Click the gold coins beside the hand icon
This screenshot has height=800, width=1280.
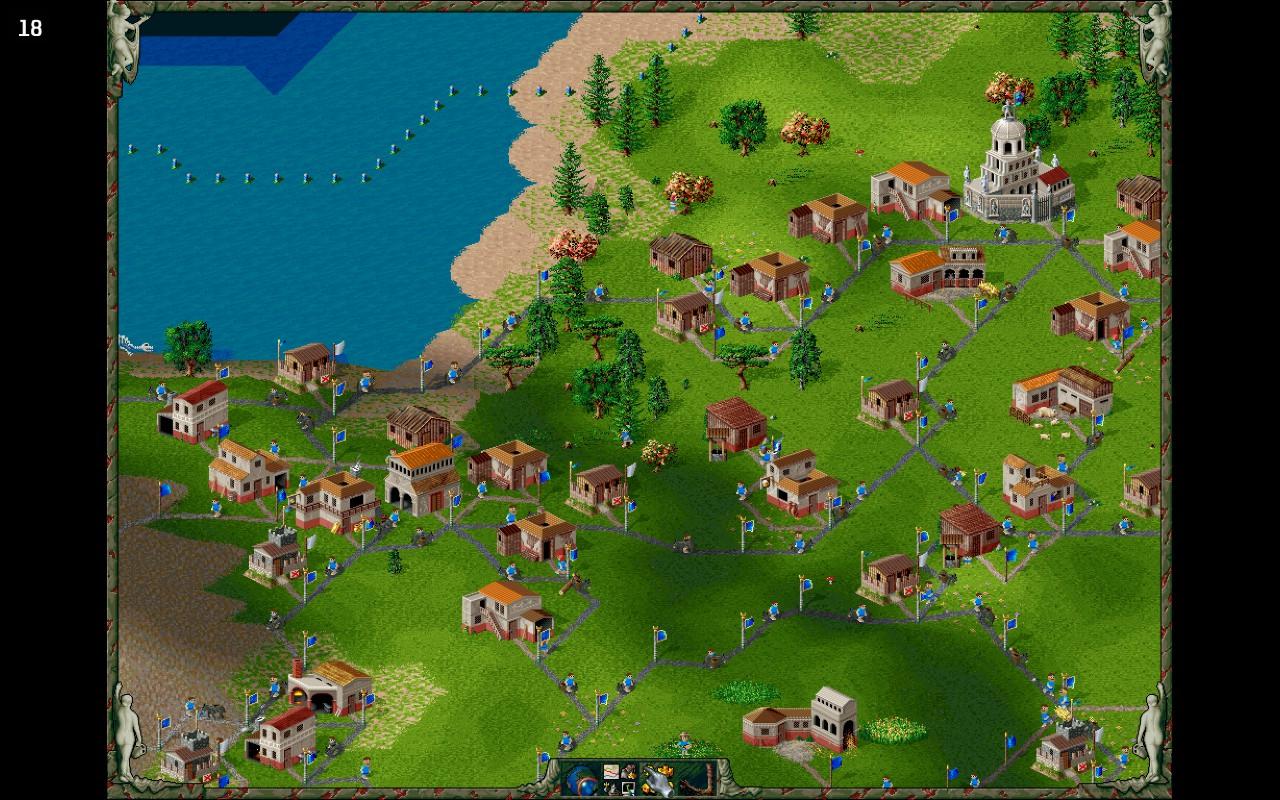664,770
